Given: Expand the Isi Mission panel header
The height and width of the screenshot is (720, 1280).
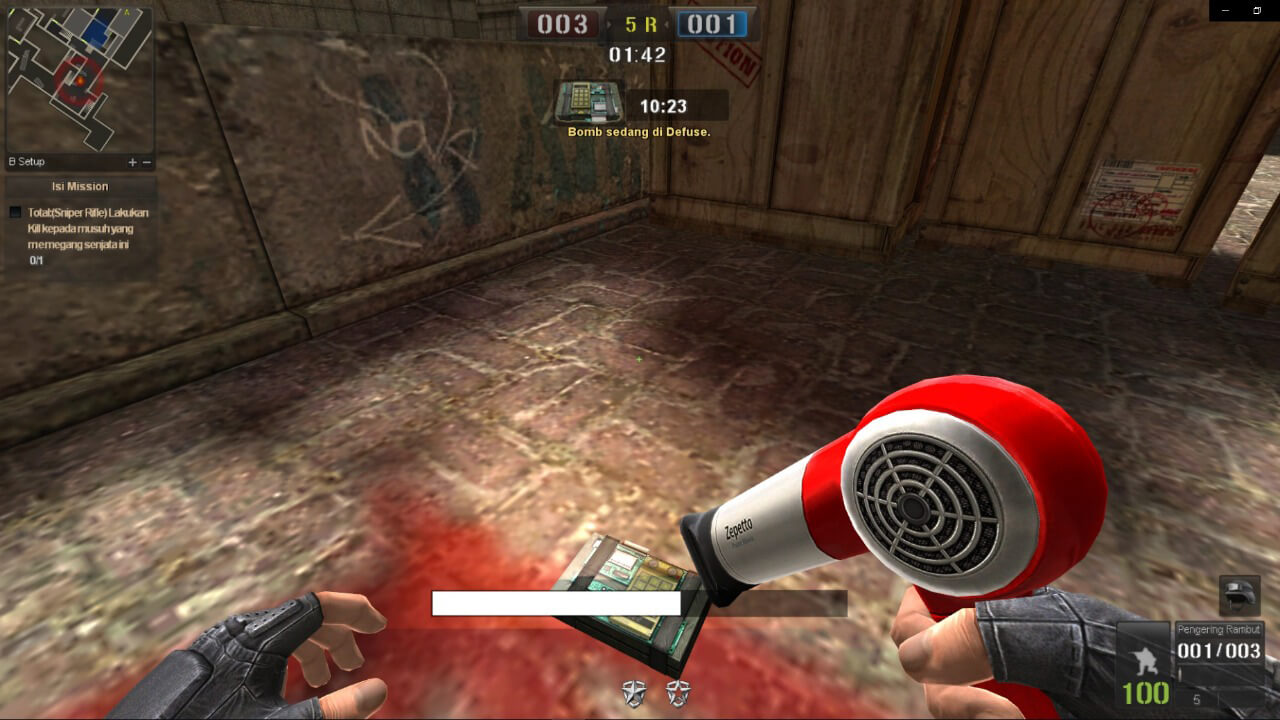Looking at the screenshot, I should [80, 186].
